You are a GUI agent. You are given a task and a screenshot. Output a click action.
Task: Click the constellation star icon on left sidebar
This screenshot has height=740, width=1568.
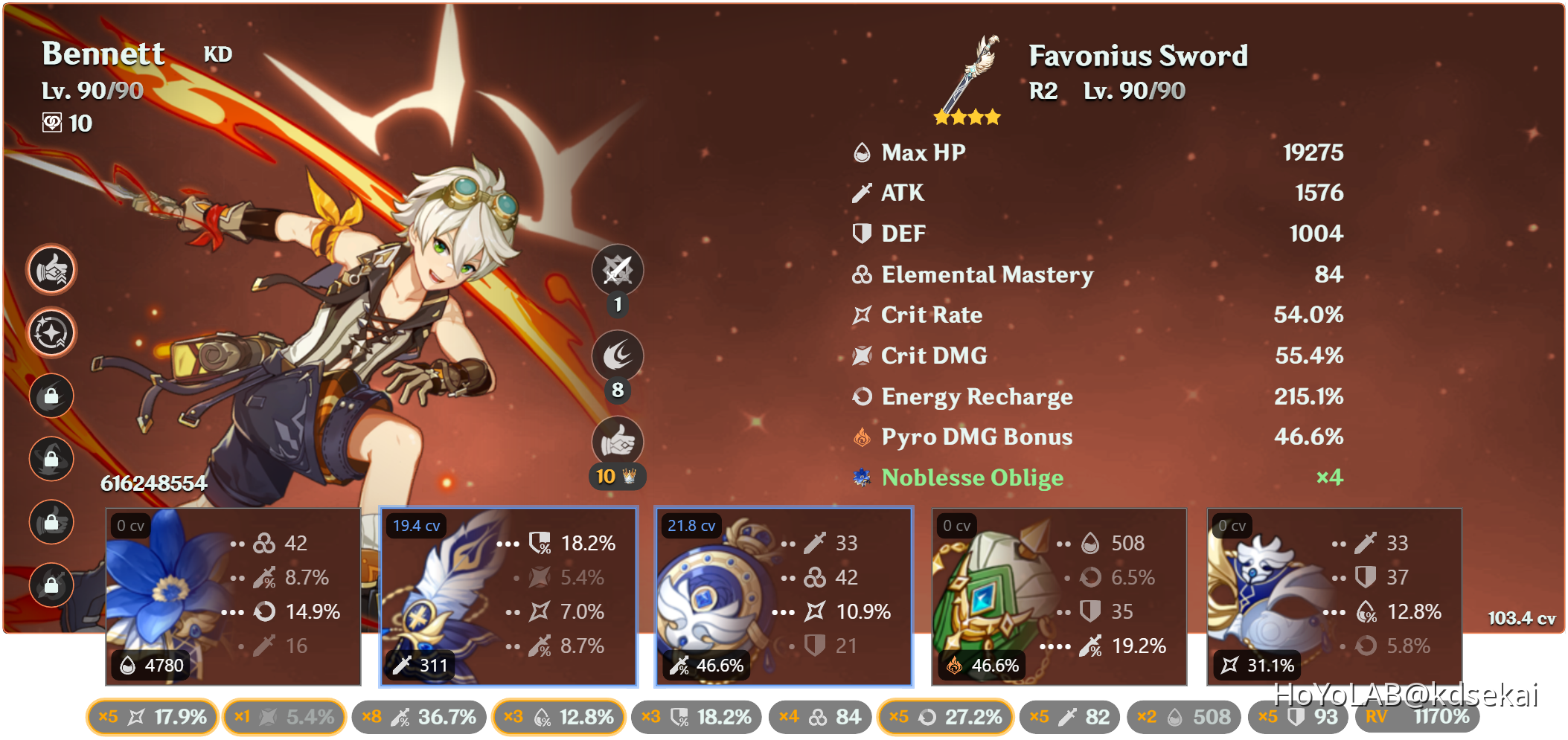pos(51,332)
